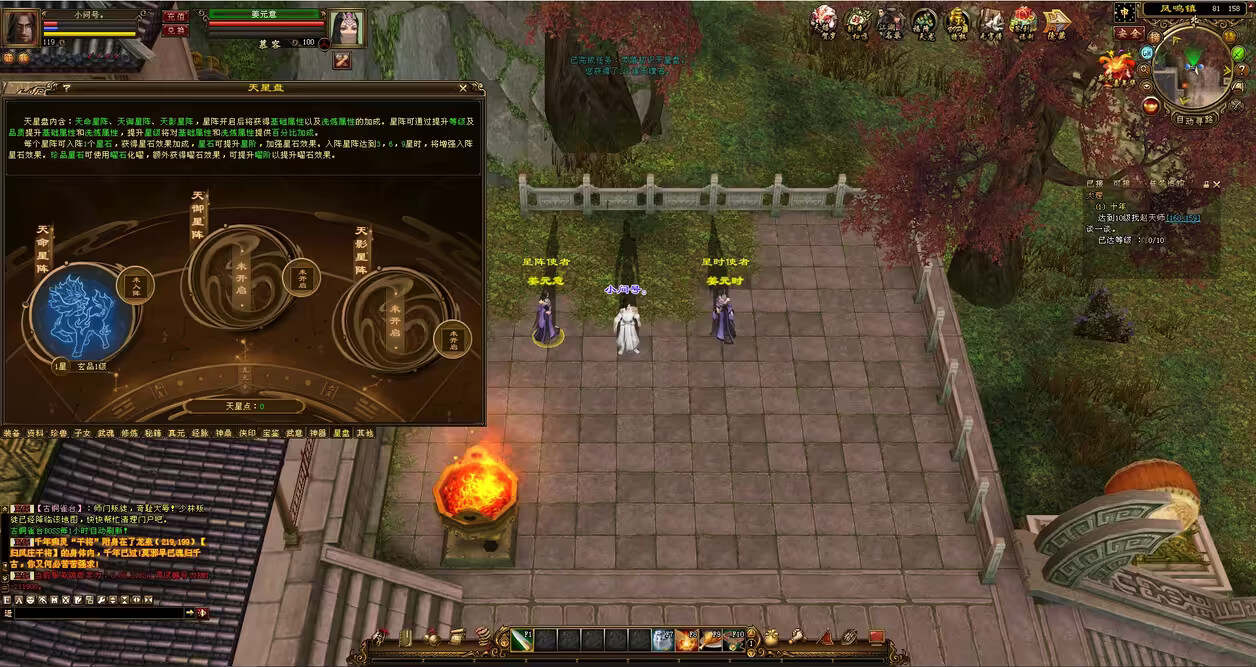The image size is (1256, 667).
Task: Switch to the 装备 tab
Action: click(x=11, y=433)
